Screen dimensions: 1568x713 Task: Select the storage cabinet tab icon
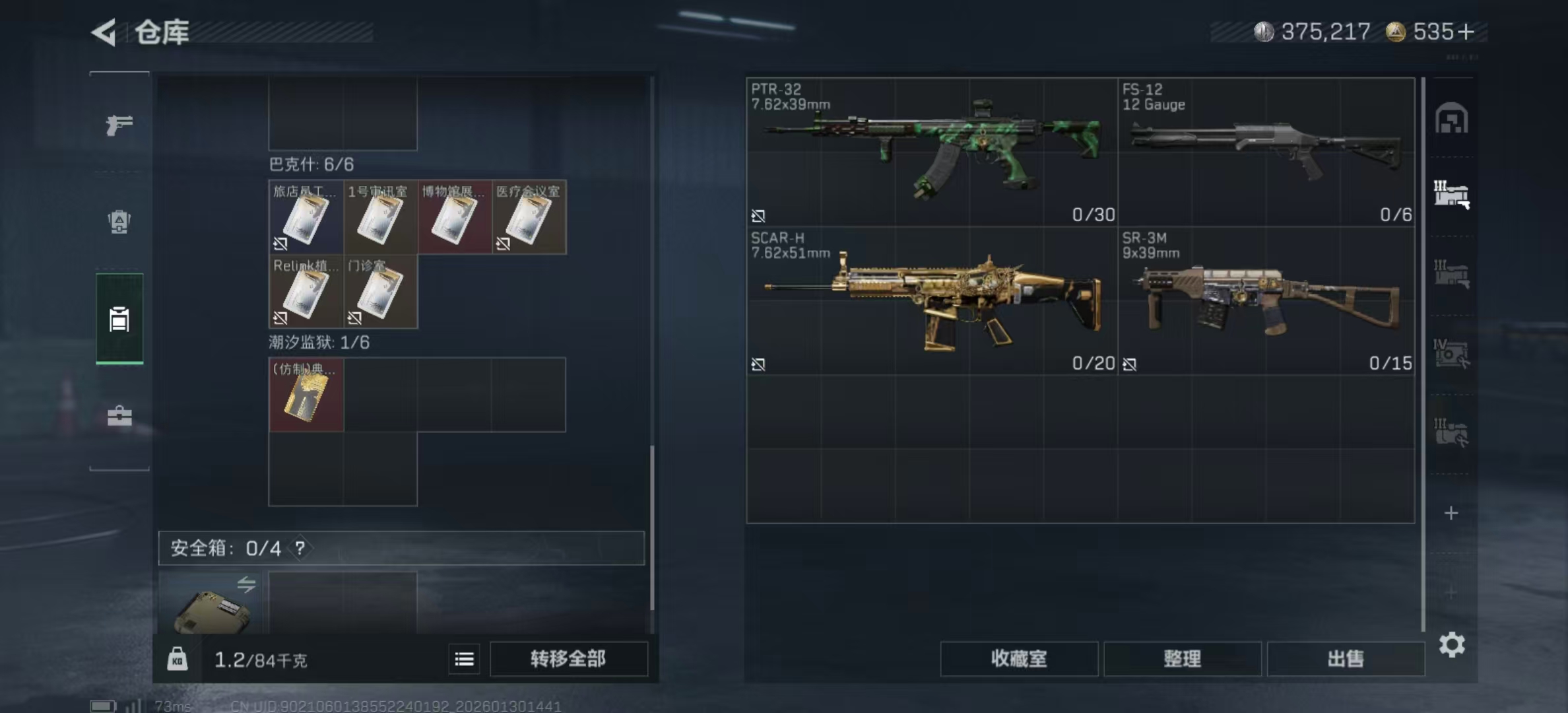[x=119, y=319]
